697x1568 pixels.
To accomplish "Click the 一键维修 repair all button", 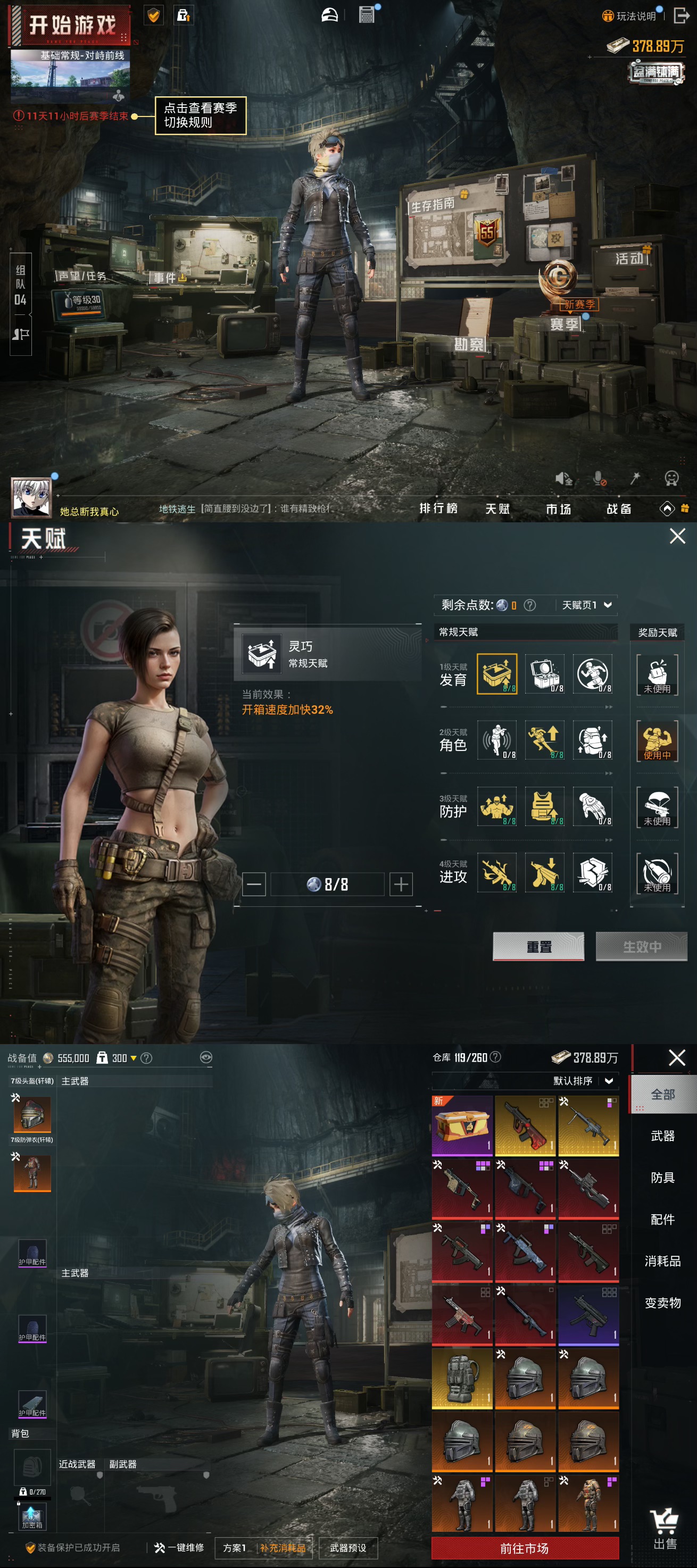I will (x=179, y=1547).
